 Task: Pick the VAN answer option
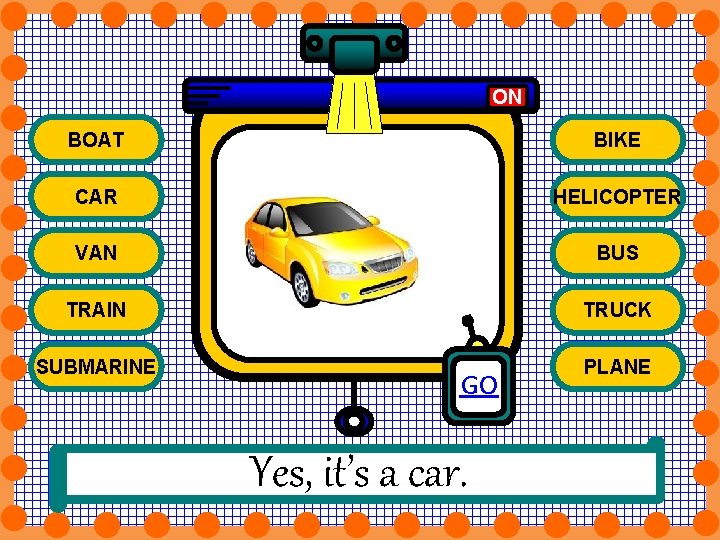[x=96, y=253]
